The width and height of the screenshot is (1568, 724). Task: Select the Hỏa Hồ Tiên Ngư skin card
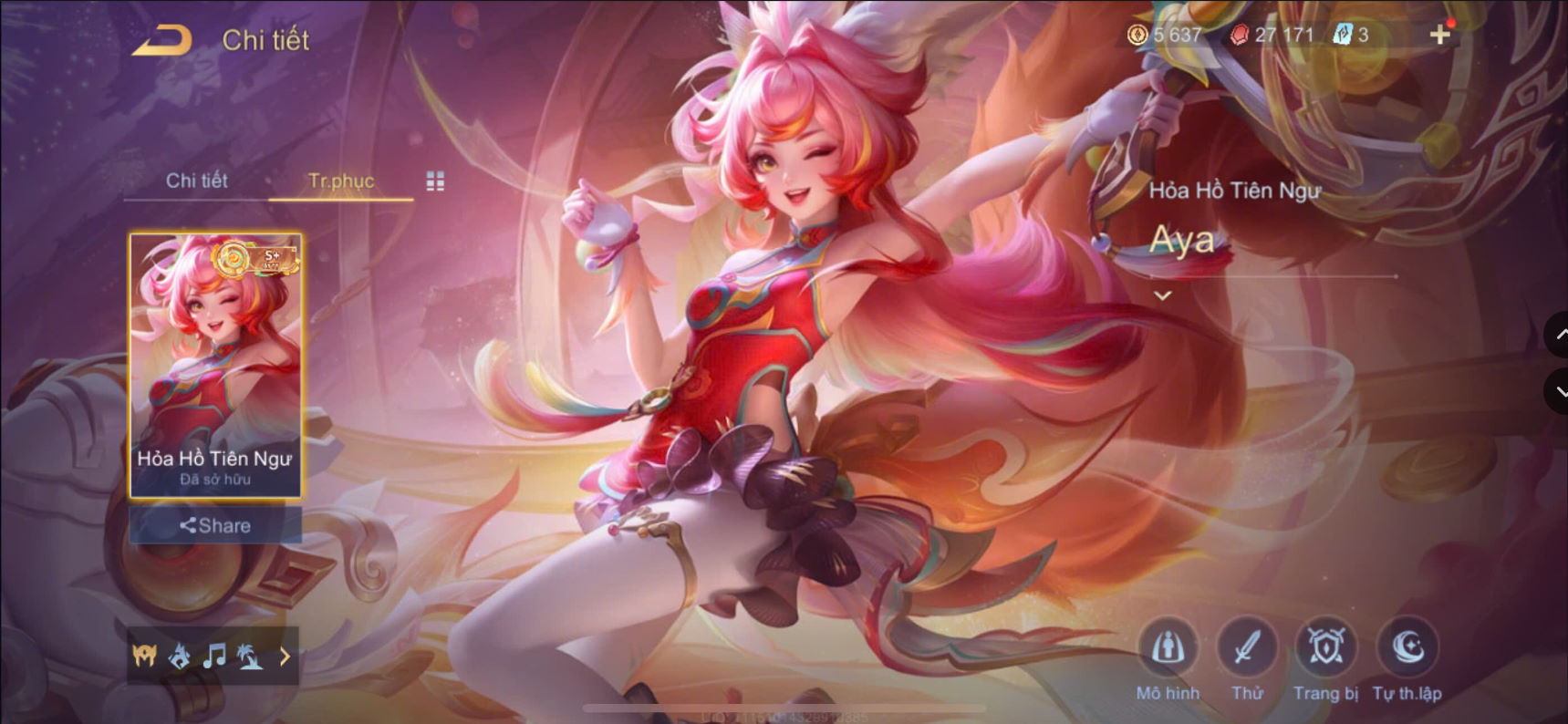(x=215, y=360)
